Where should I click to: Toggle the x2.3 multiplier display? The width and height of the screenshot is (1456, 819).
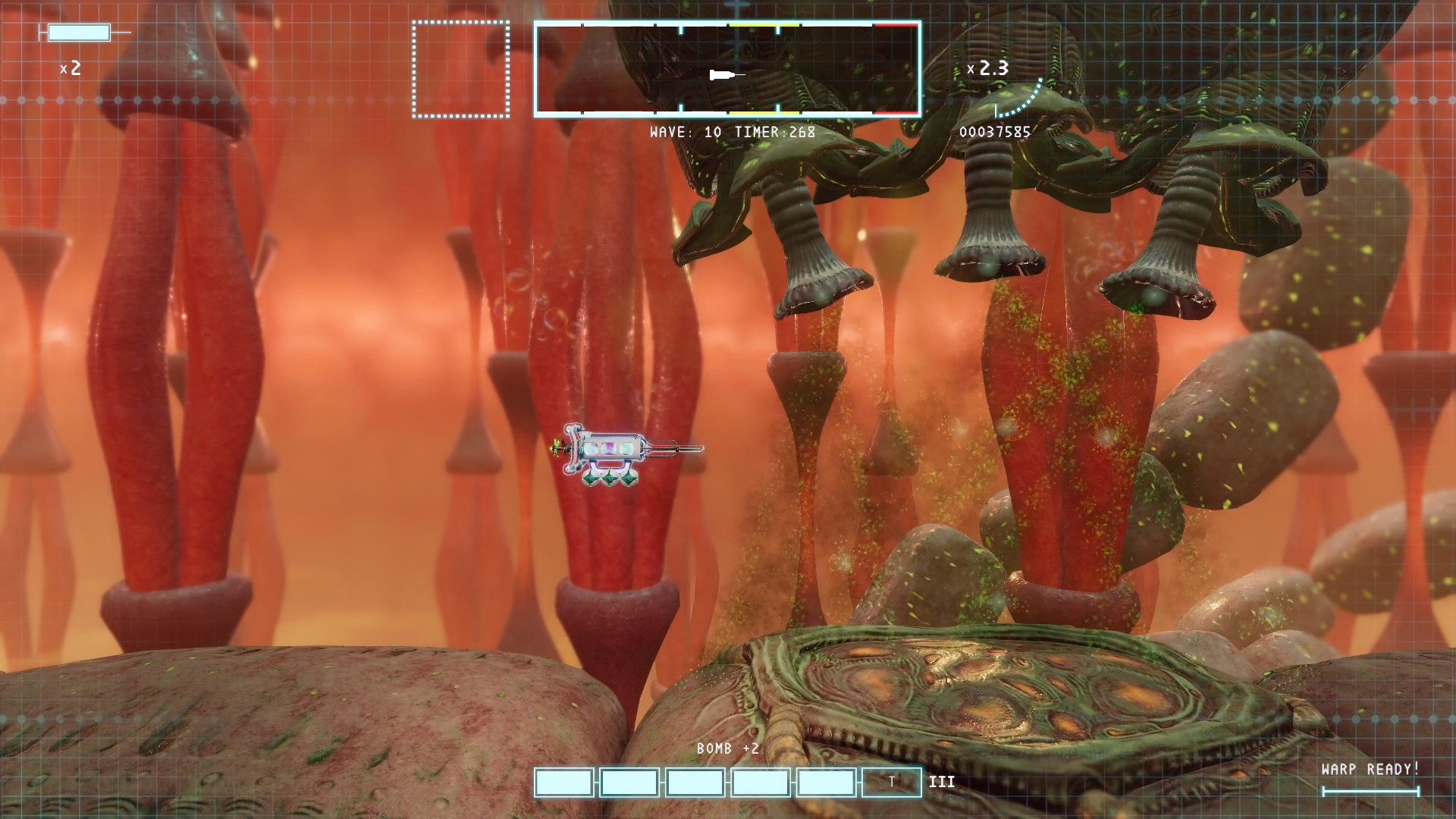click(988, 70)
